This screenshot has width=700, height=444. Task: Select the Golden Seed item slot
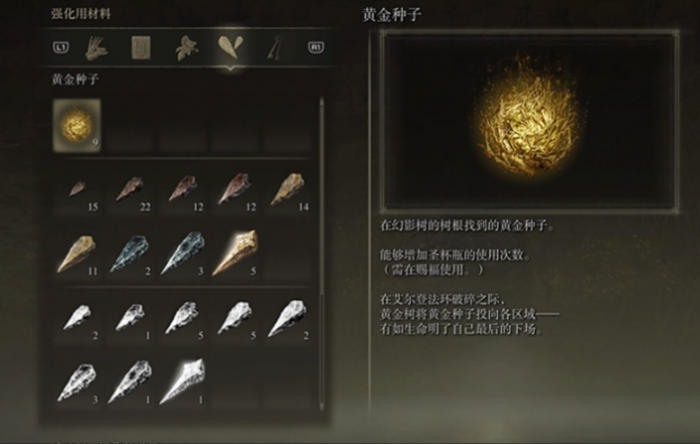point(77,127)
